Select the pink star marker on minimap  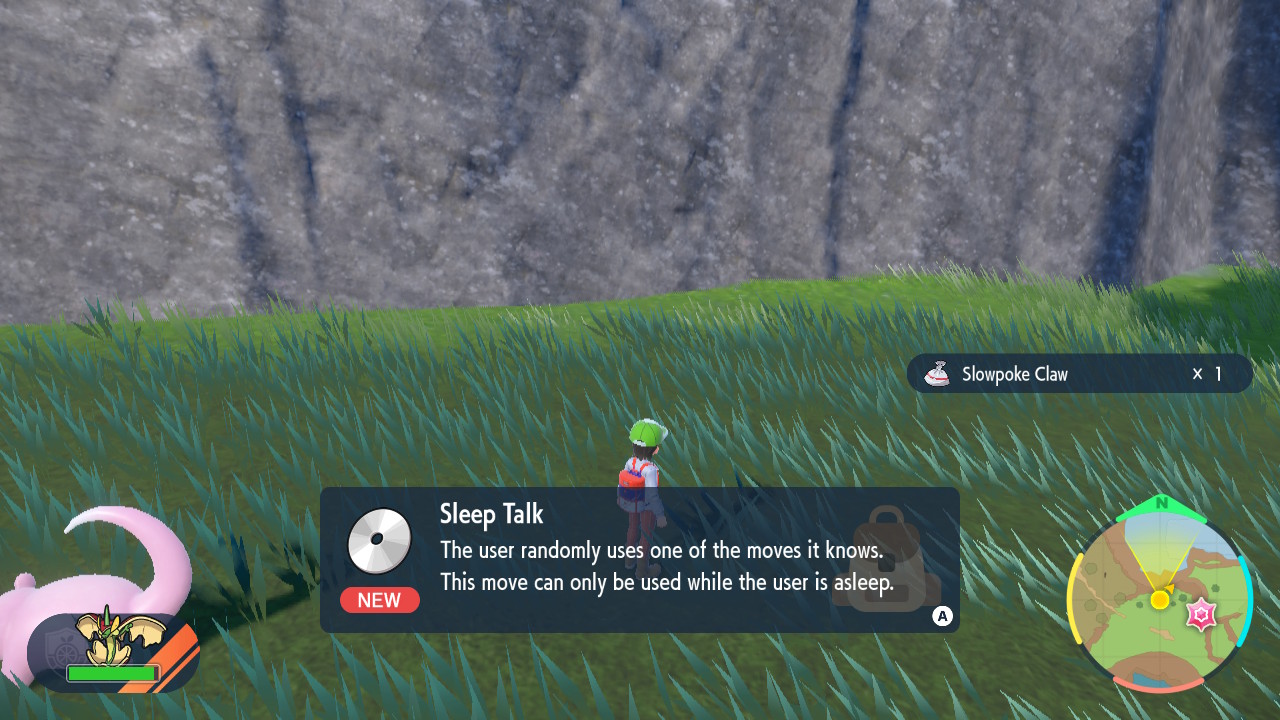coord(1200,615)
